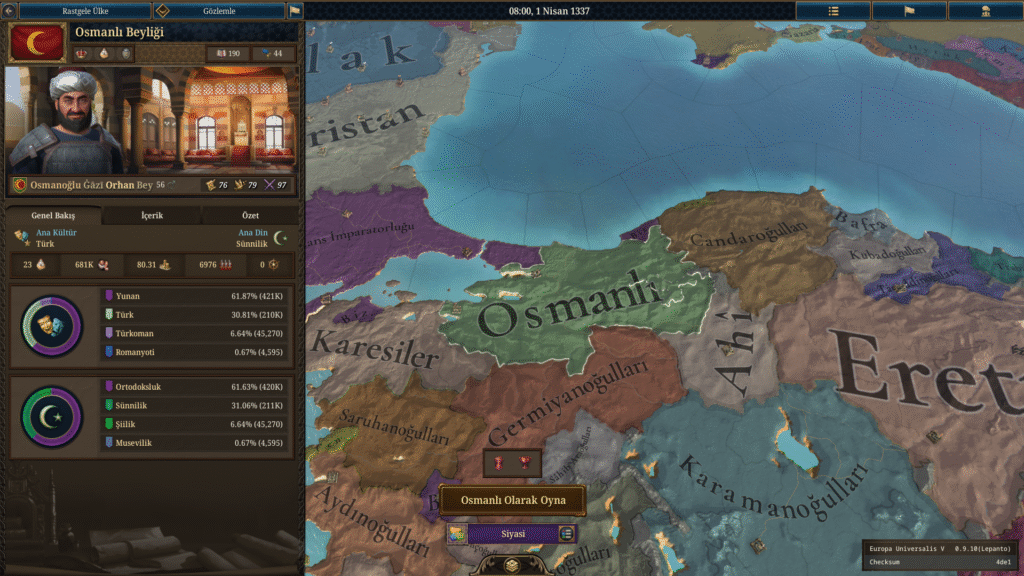
Task: Open the Özet tab
Action: click(250, 215)
